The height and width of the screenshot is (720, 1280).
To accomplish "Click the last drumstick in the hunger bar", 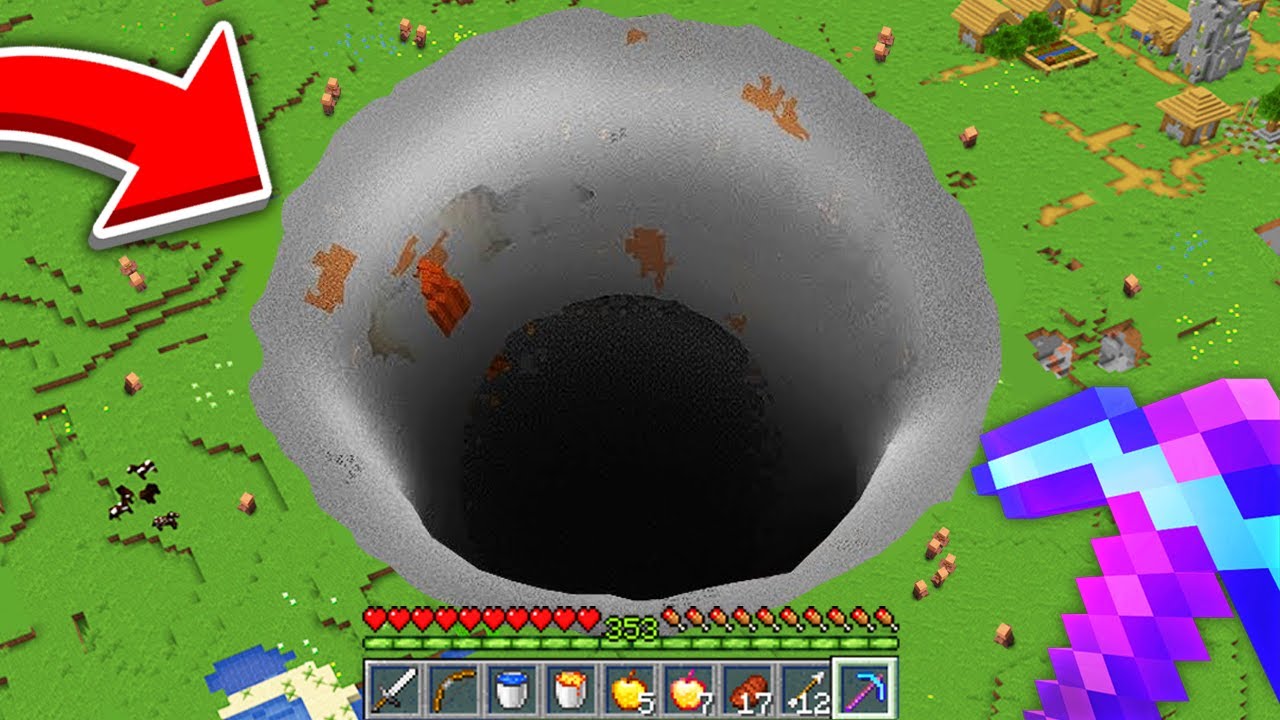I will click(883, 620).
